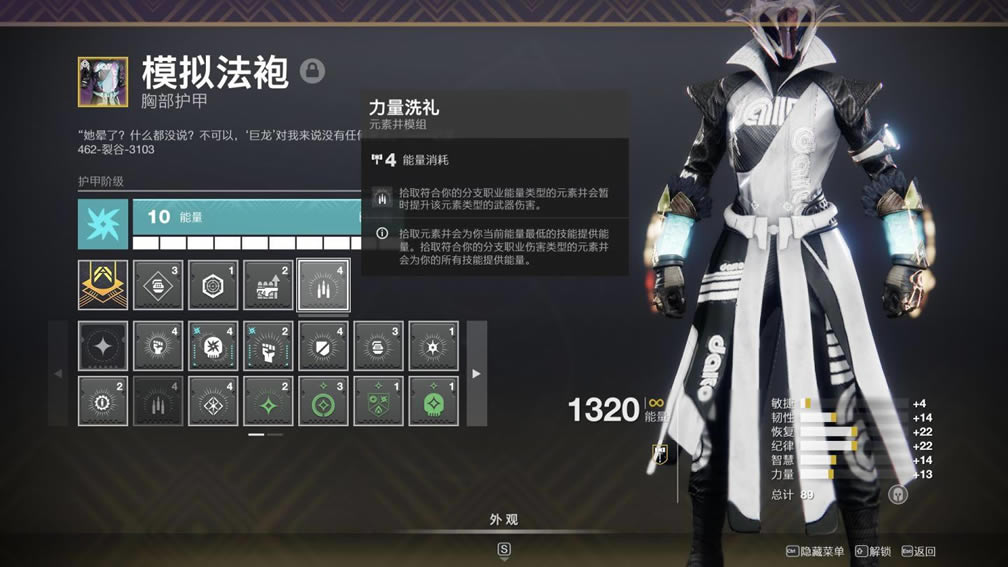Select the half-filled shield mod costing 4
The width and height of the screenshot is (1008, 567).
pos(323,346)
